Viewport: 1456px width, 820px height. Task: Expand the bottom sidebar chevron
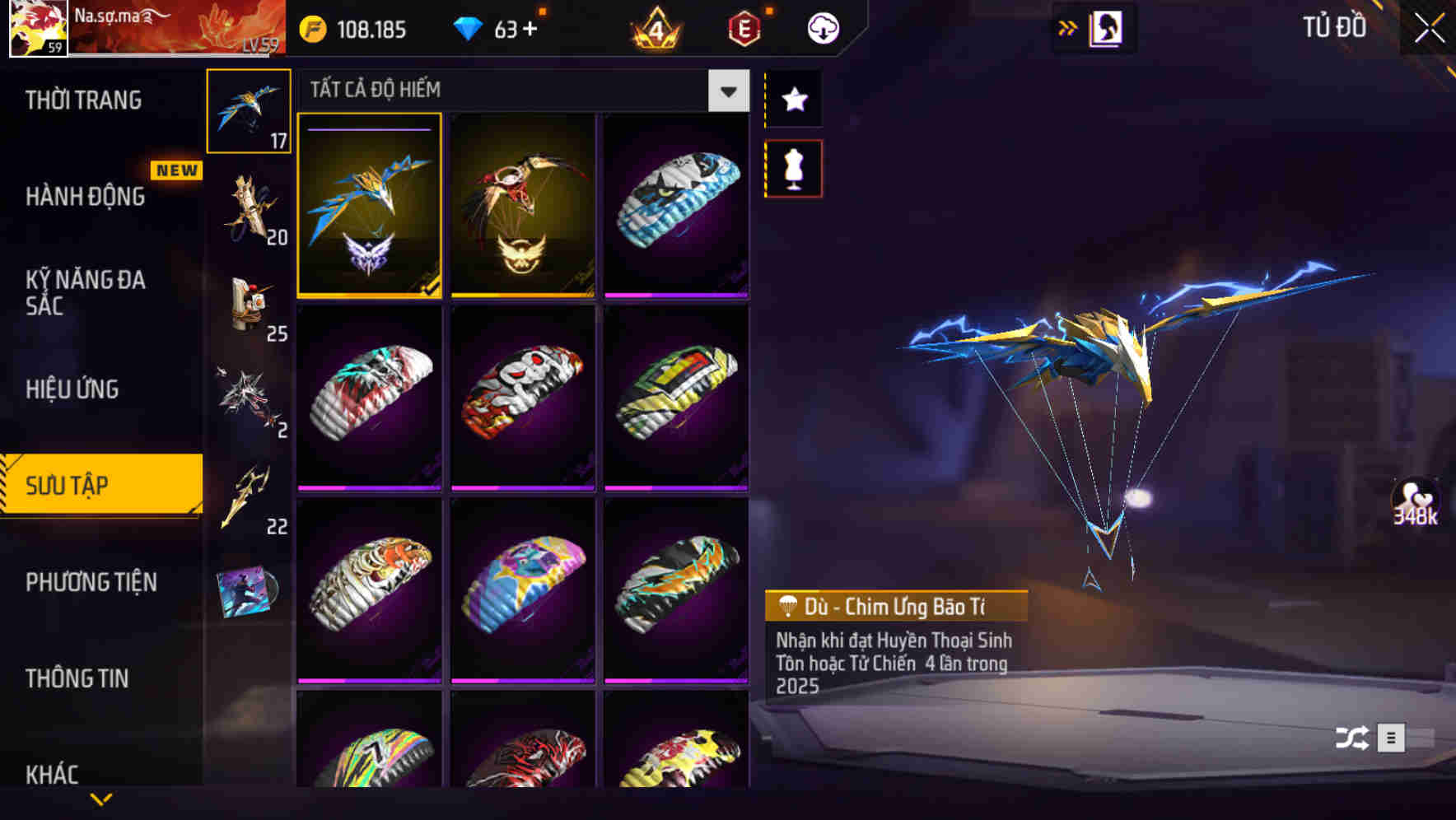click(x=100, y=800)
